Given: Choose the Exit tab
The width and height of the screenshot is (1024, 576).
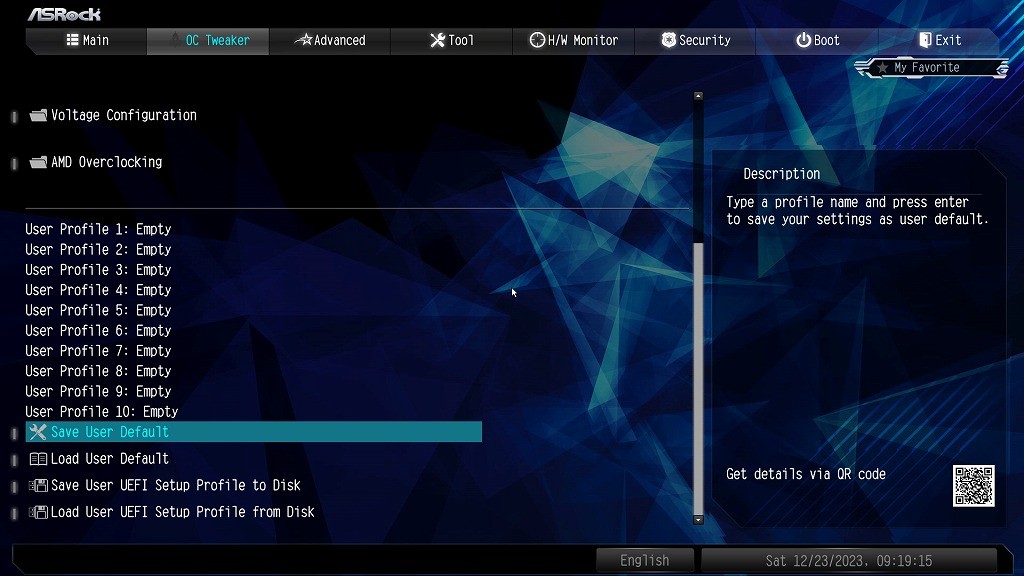Looking at the screenshot, I should 940,40.
